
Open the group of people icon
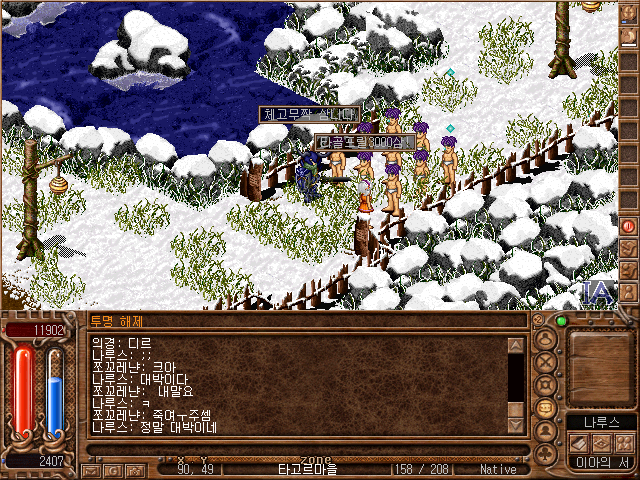tap(623, 443)
